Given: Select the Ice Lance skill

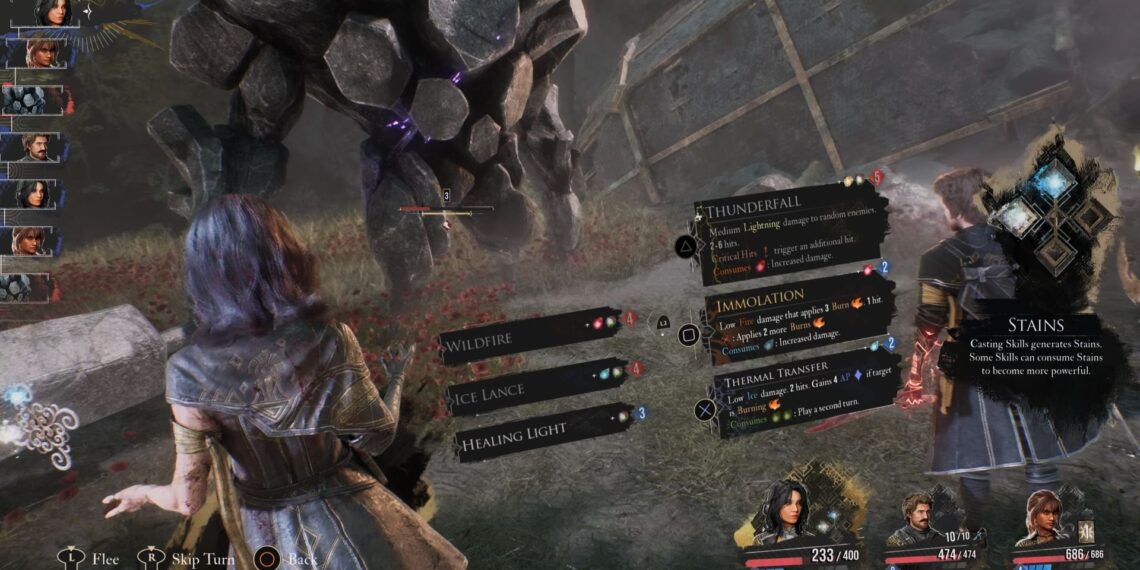Looking at the screenshot, I should click(535, 387).
